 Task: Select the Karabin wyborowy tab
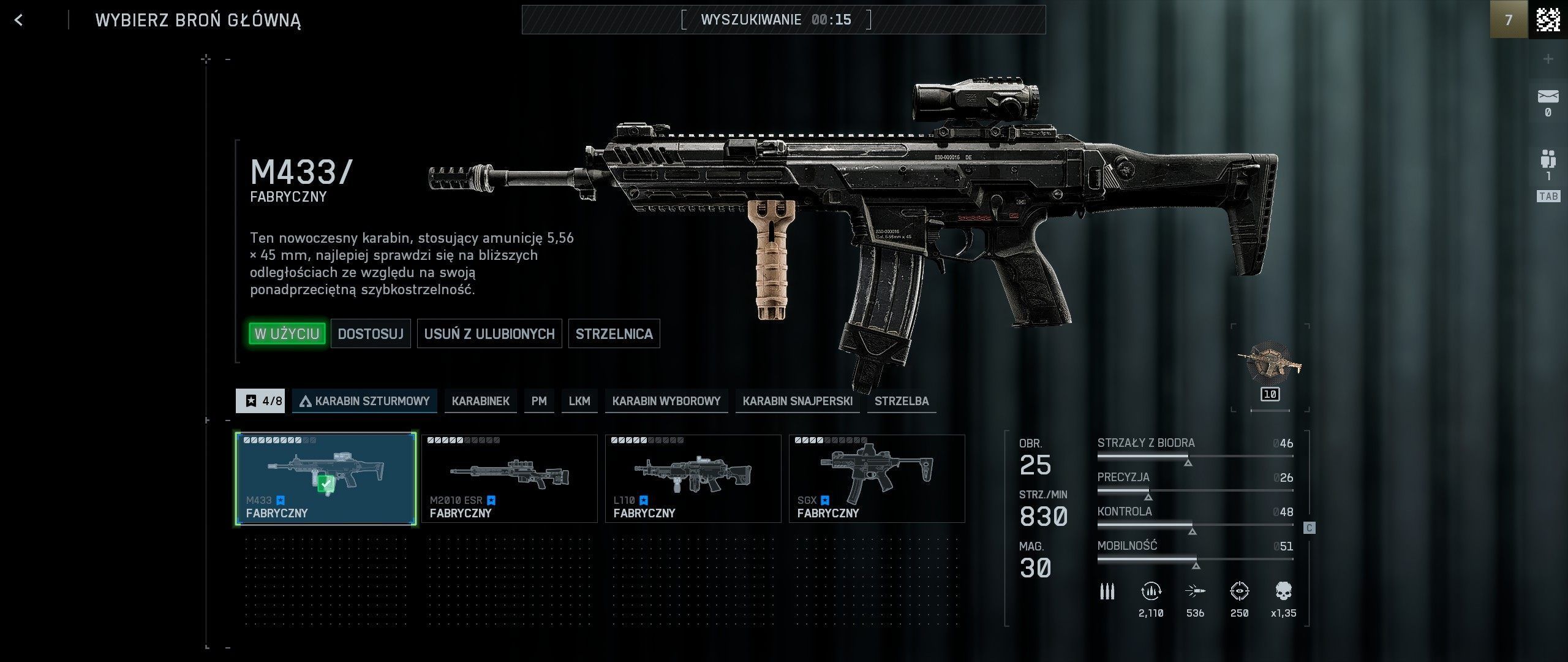coord(666,401)
